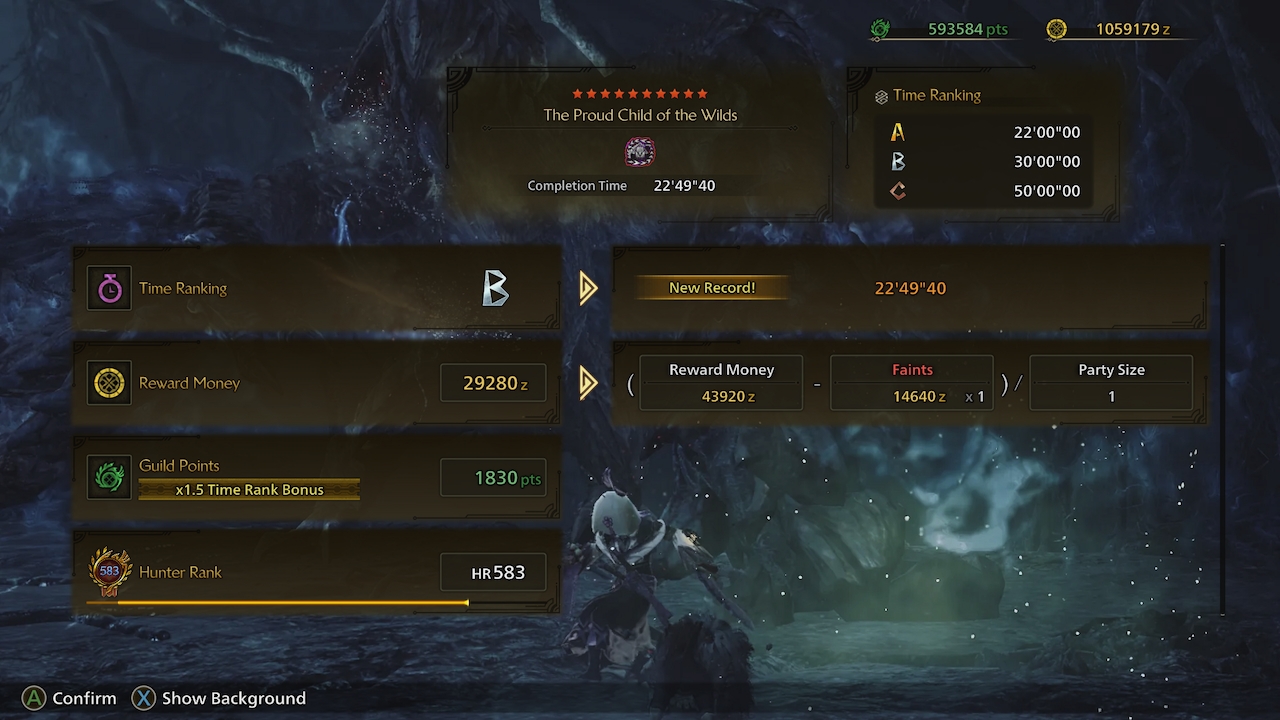
Task: Select the Reward Money result row
Action: click(x=316, y=383)
